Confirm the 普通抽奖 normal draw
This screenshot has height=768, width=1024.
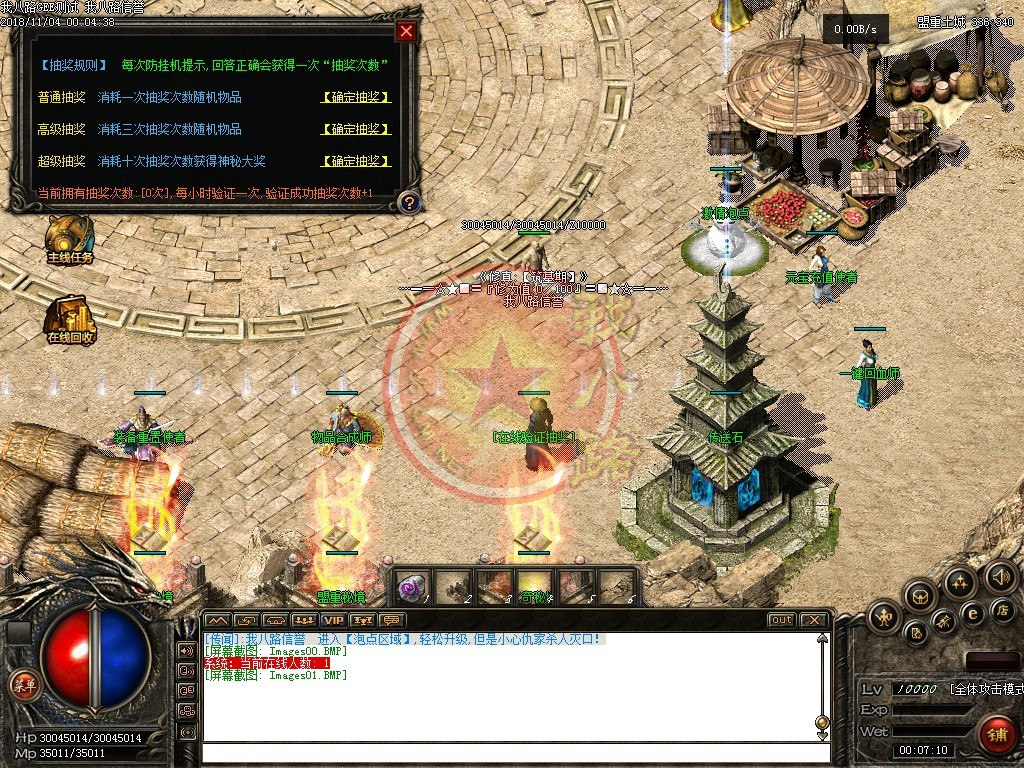point(356,98)
